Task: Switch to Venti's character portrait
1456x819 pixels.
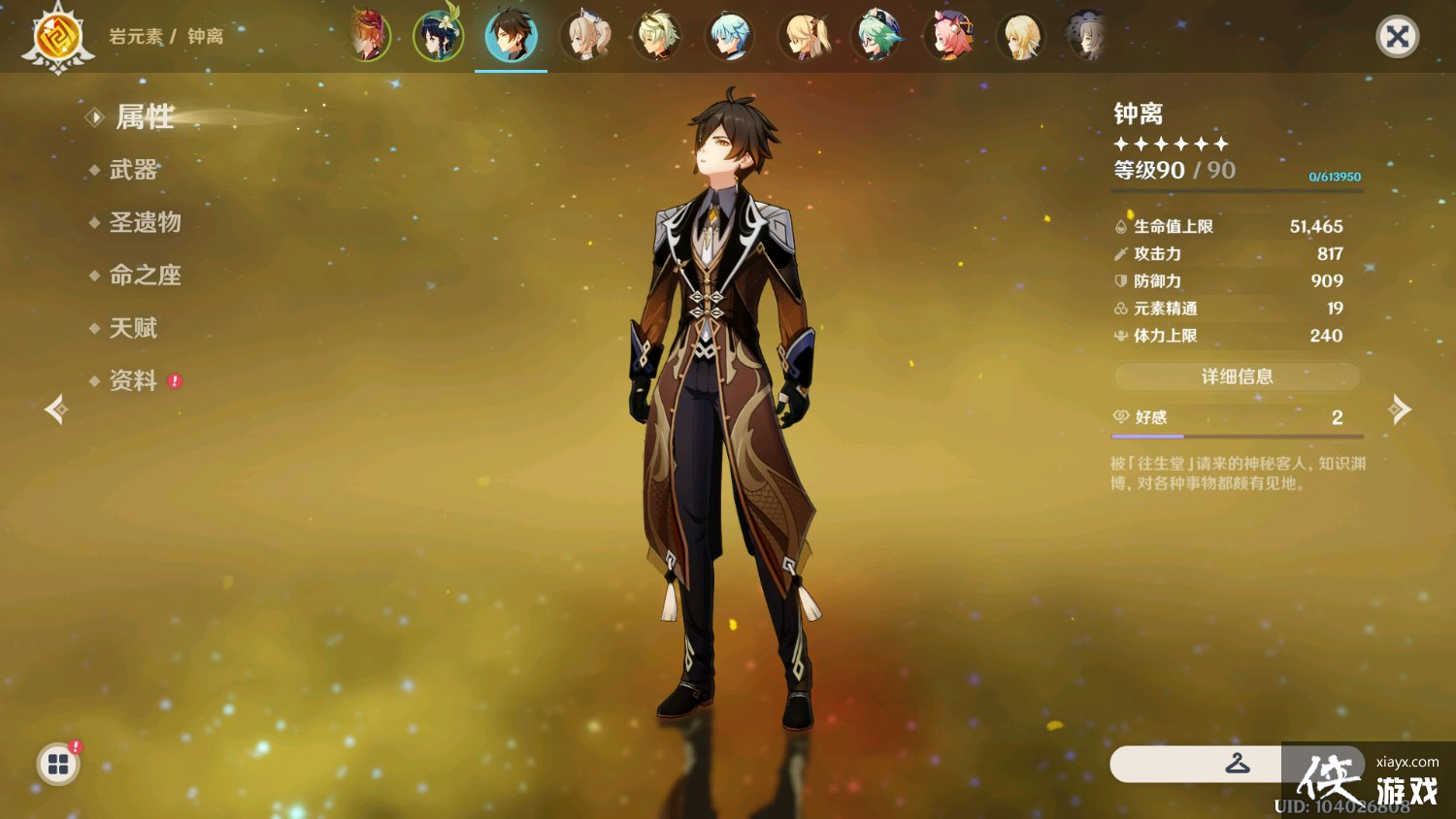Action: [439, 35]
